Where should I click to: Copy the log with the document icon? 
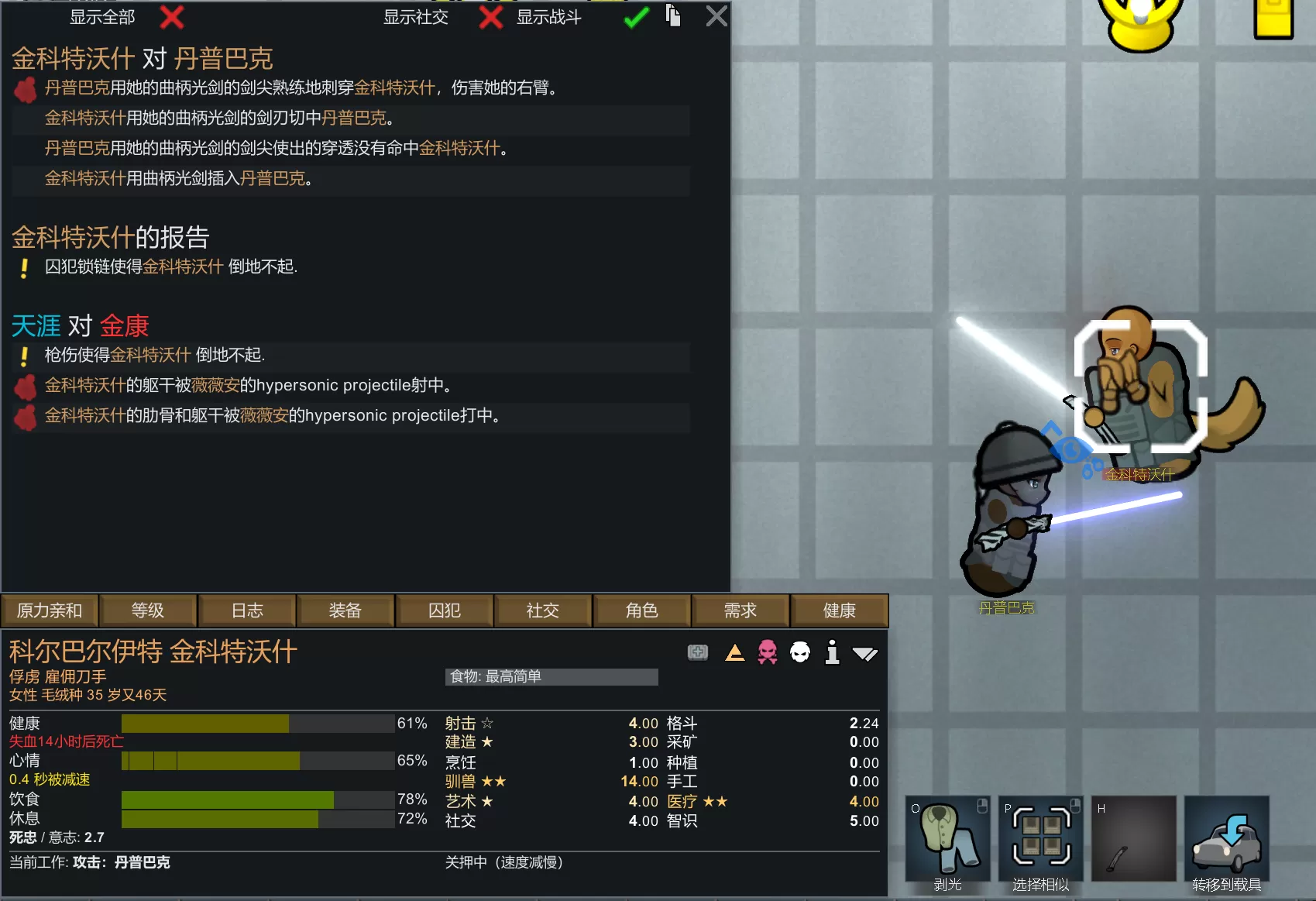click(673, 15)
